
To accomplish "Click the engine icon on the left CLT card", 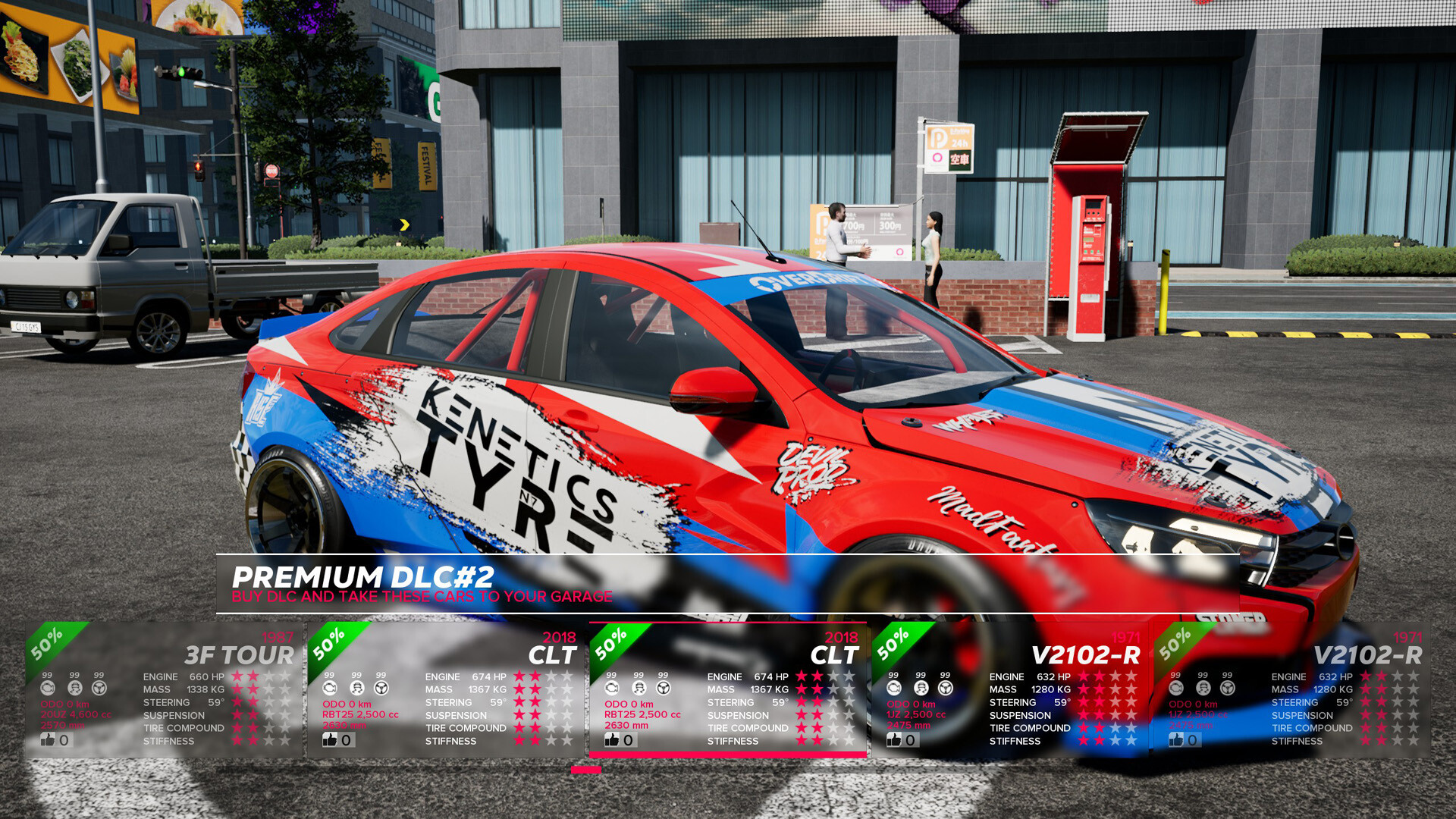I will [x=328, y=688].
